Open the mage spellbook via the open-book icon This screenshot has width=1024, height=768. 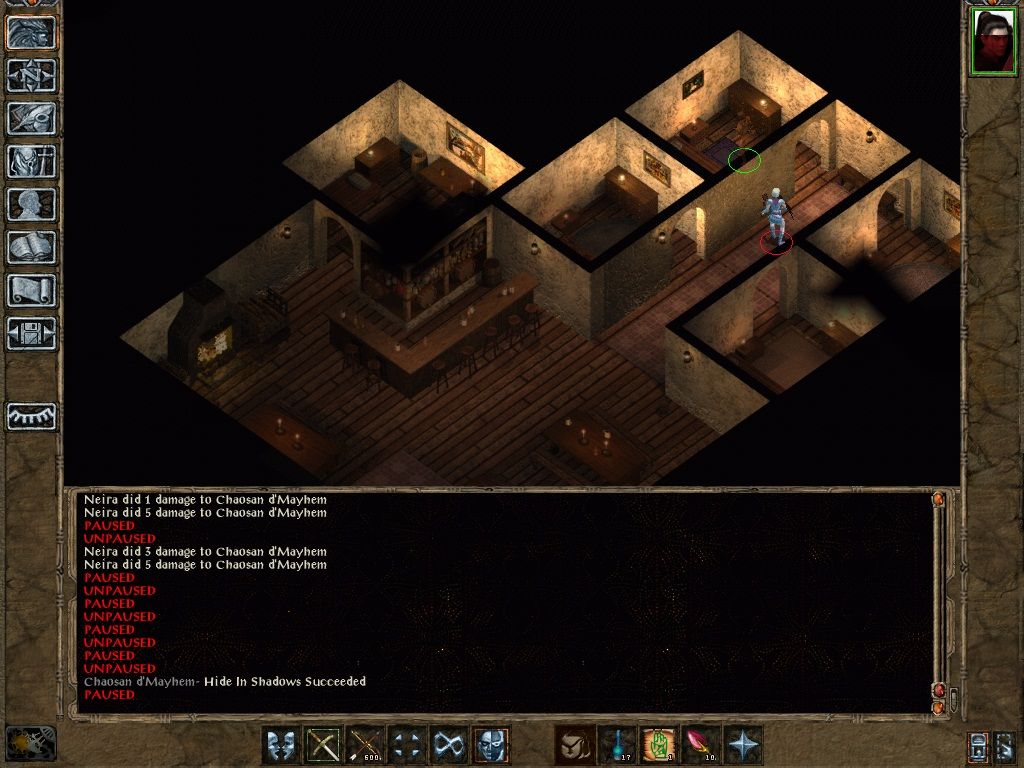pos(31,247)
